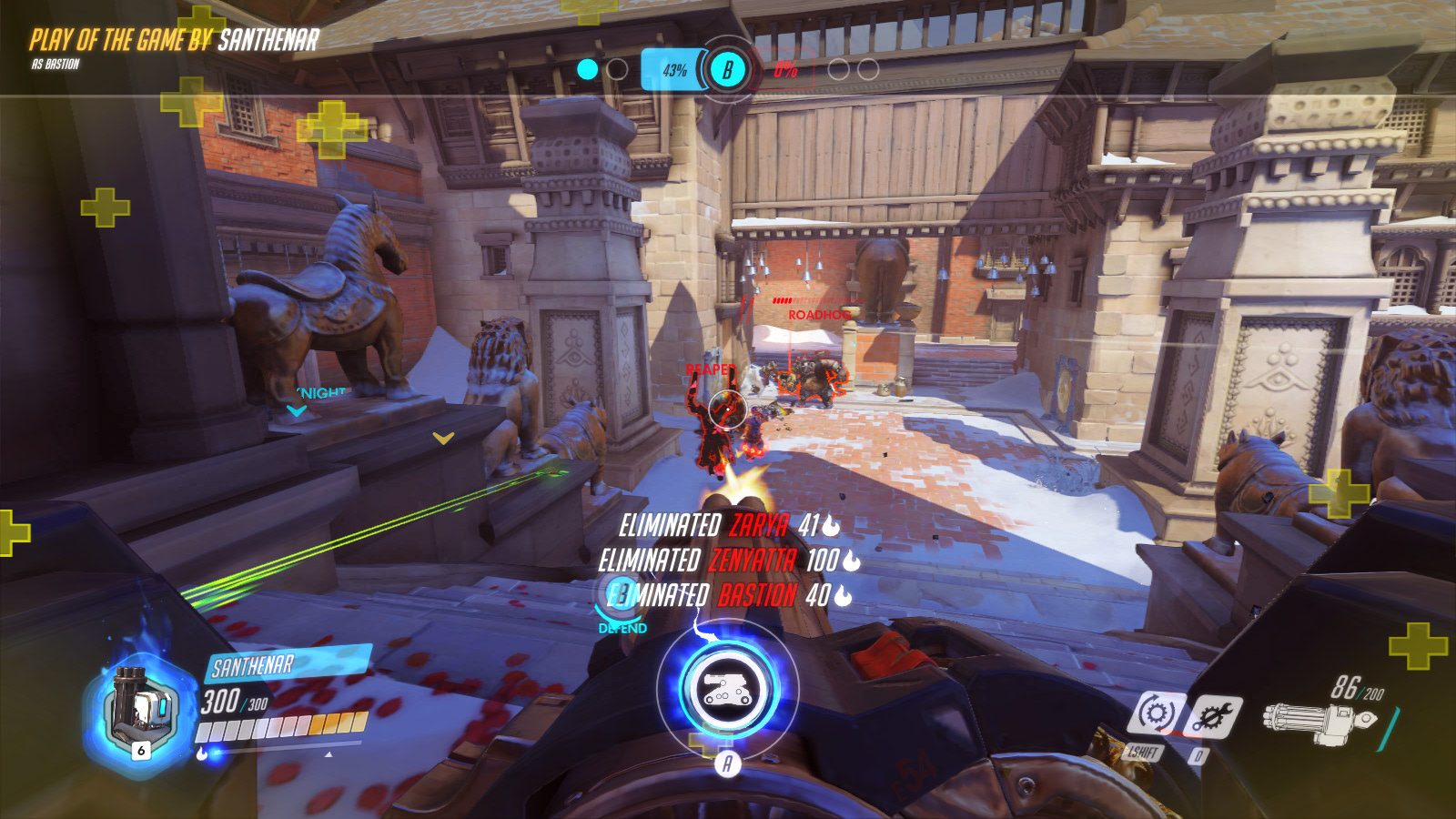Select the objective B capture indicator
The width and height of the screenshot is (1456, 819).
tap(727, 69)
